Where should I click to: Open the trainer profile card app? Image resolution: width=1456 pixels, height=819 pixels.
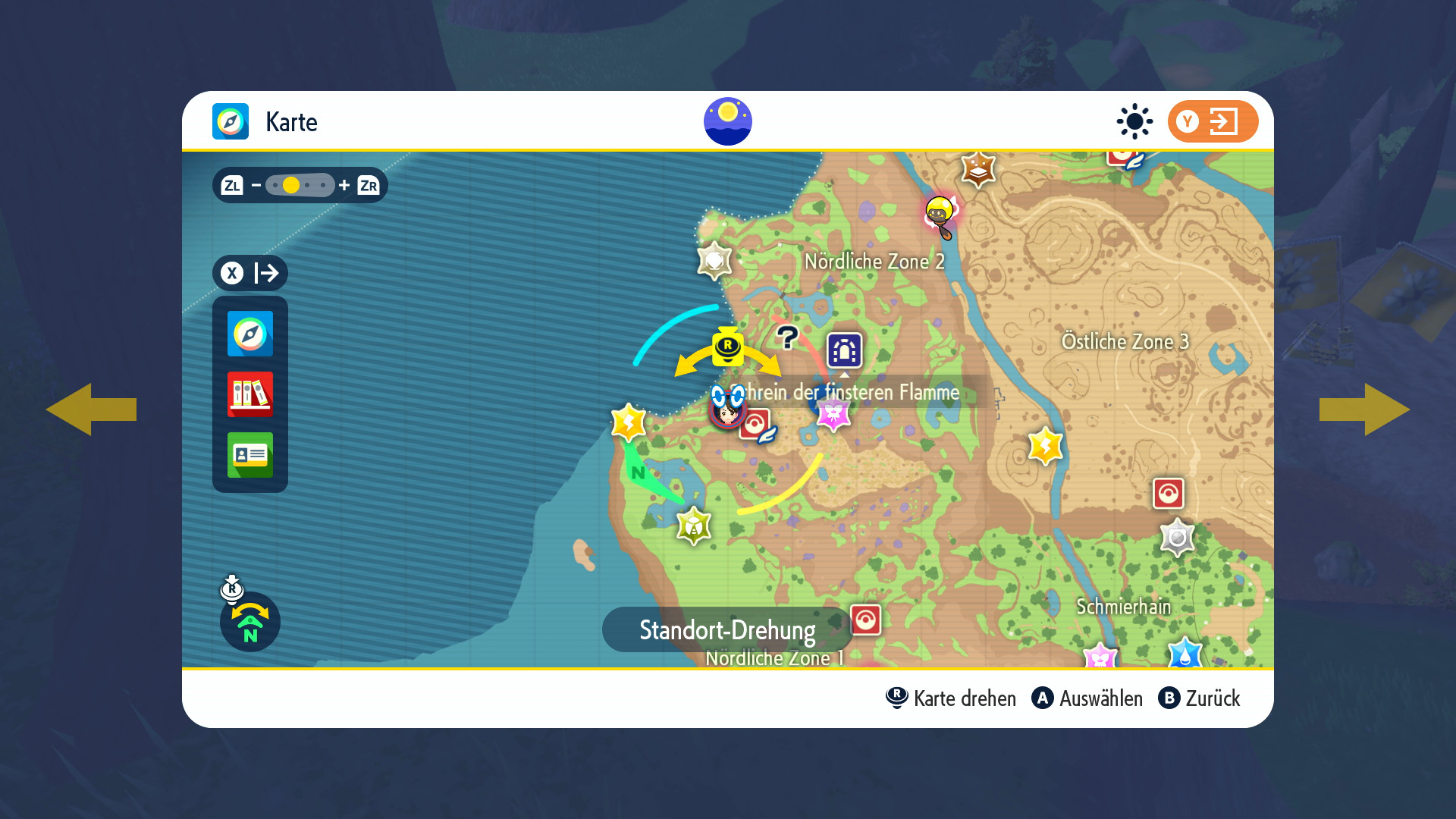[x=250, y=455]
